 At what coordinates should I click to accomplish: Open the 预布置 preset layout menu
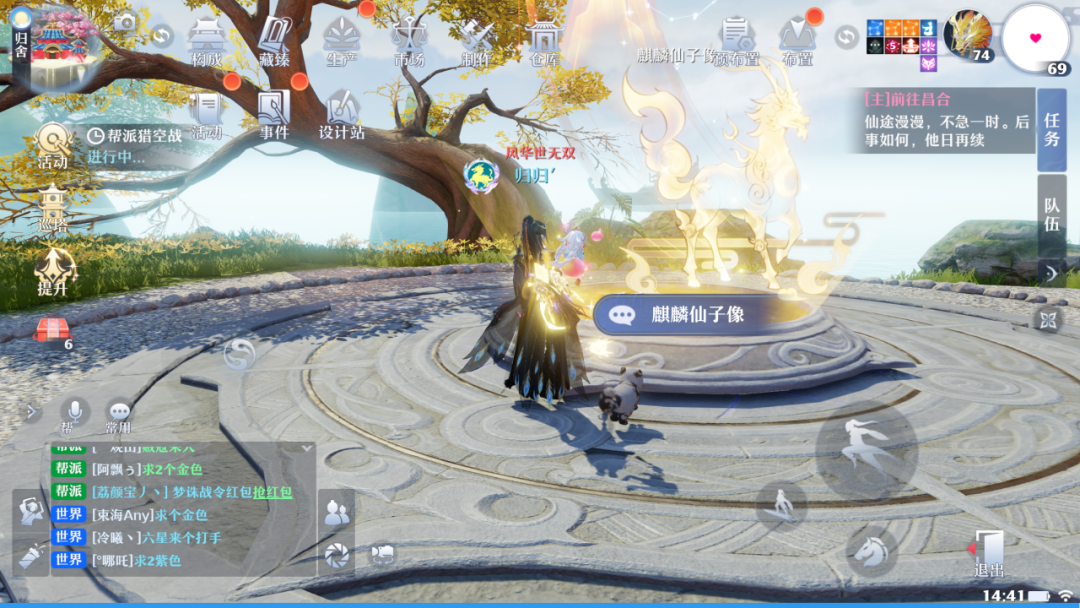pos(736,41)
